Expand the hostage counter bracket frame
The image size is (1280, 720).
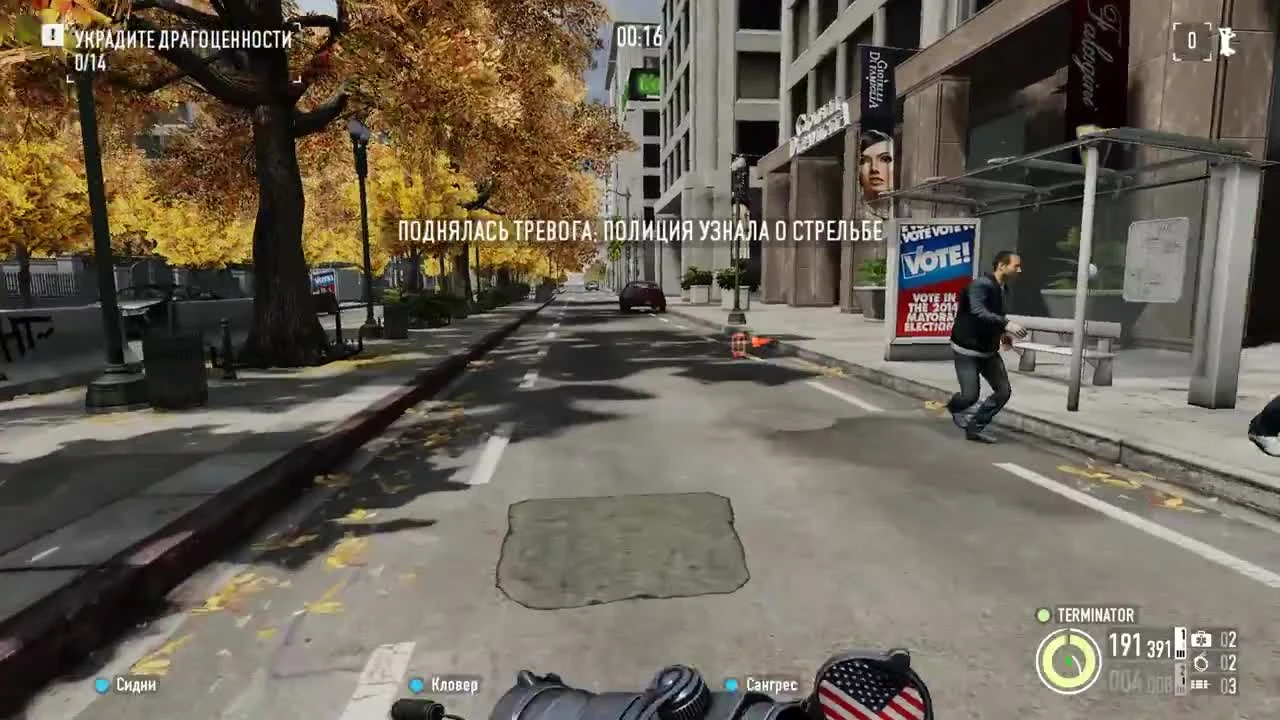(1190, 42)
